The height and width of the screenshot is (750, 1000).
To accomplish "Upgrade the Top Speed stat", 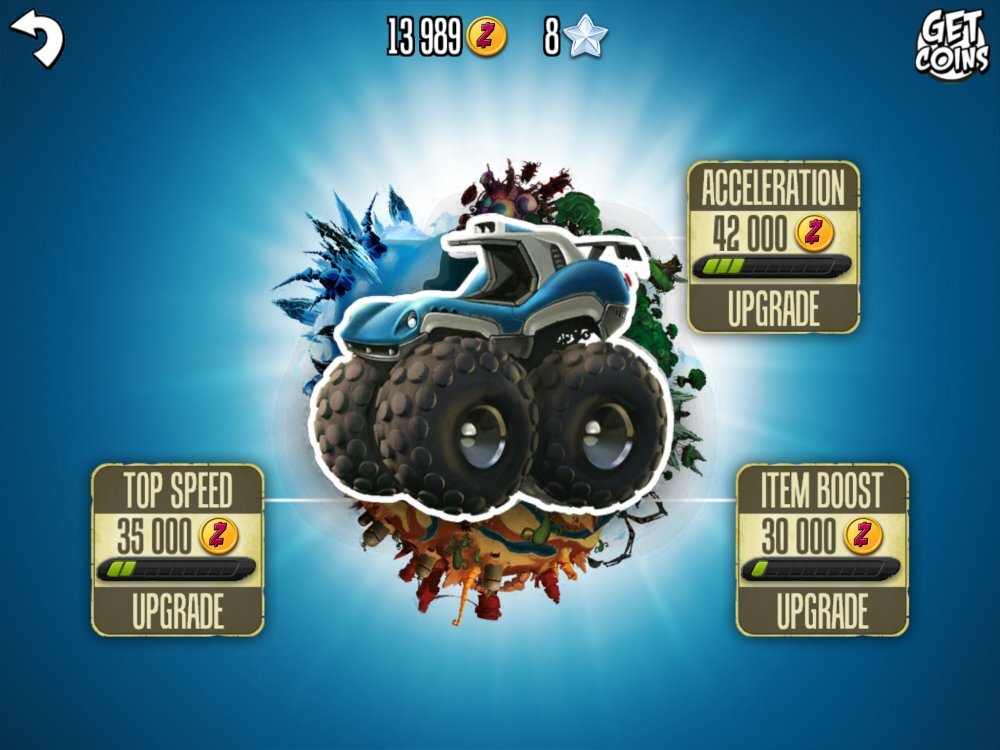I will pyautogui.click(x=178, y=611).
